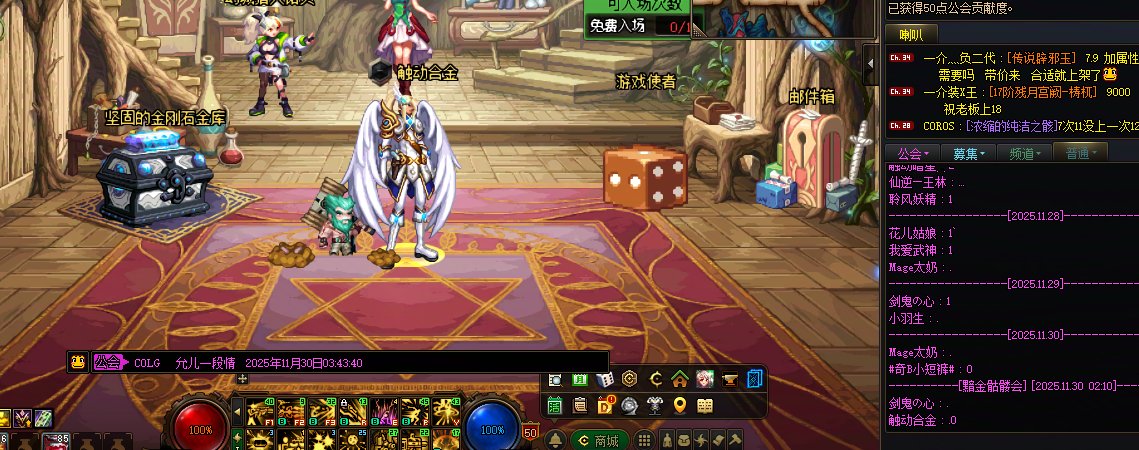Switch to the 募集 chat tab
Viewport: 1139px width, 450px height.
[x=969, y=153]
